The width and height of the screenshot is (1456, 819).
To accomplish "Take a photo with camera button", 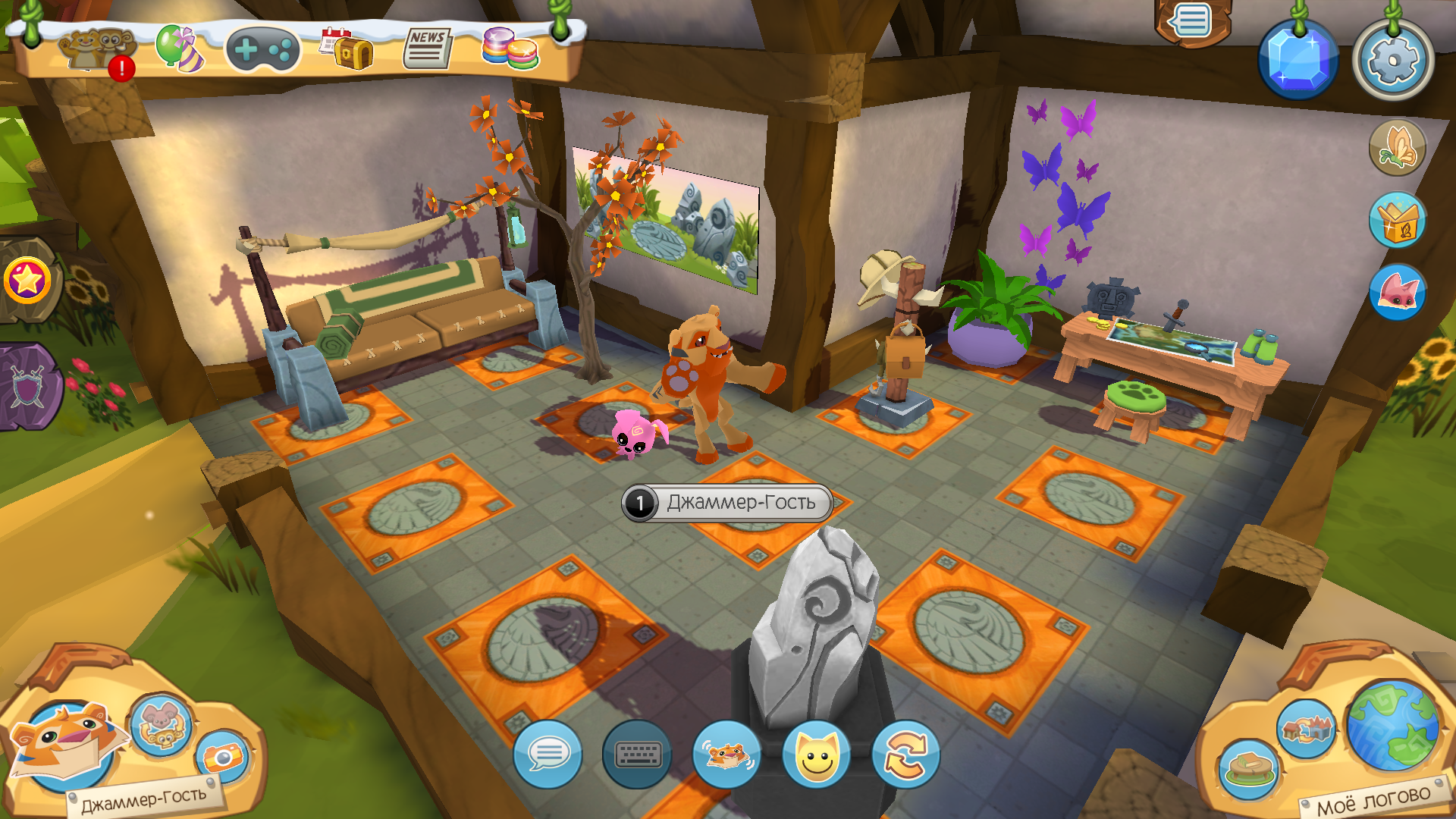I will [223, 756].
